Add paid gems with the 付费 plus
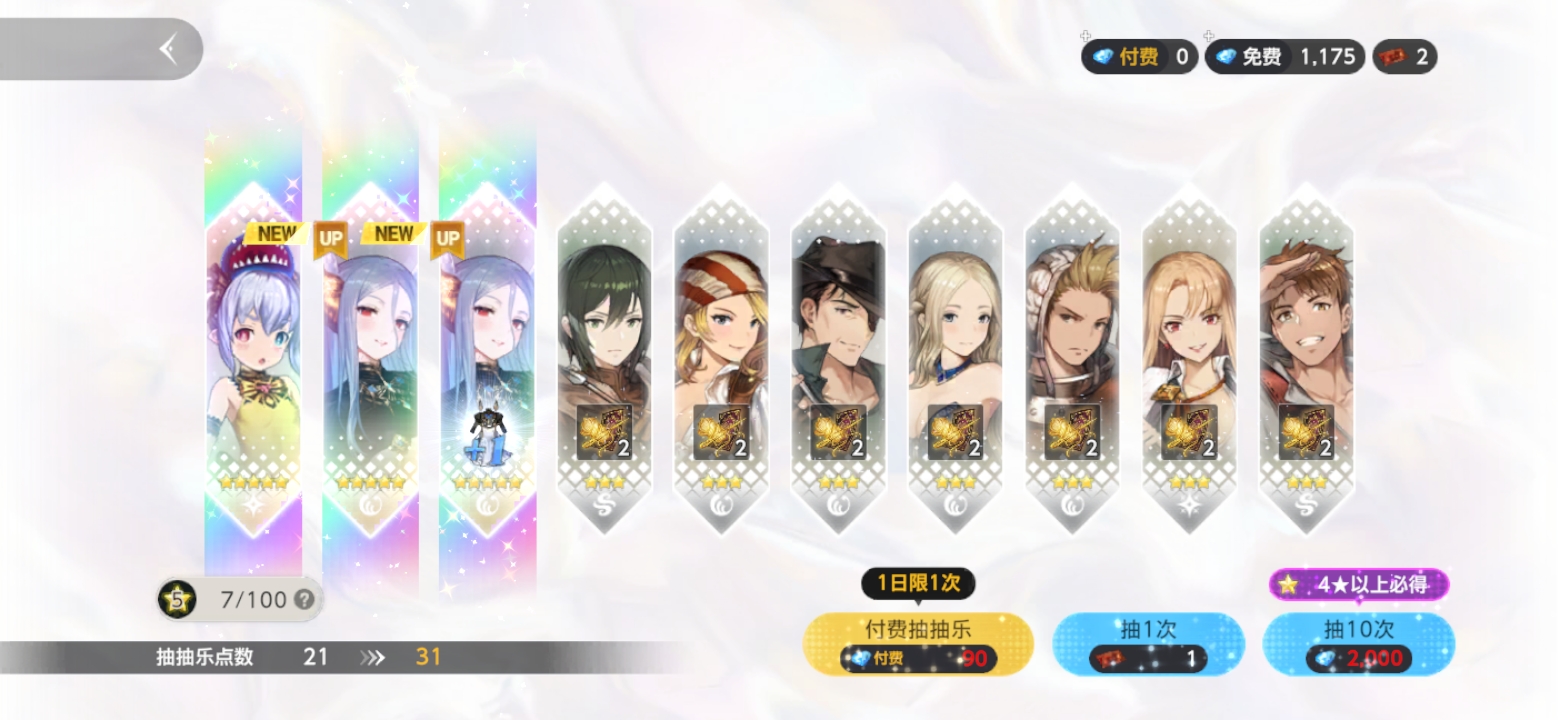 [1087, 39]
